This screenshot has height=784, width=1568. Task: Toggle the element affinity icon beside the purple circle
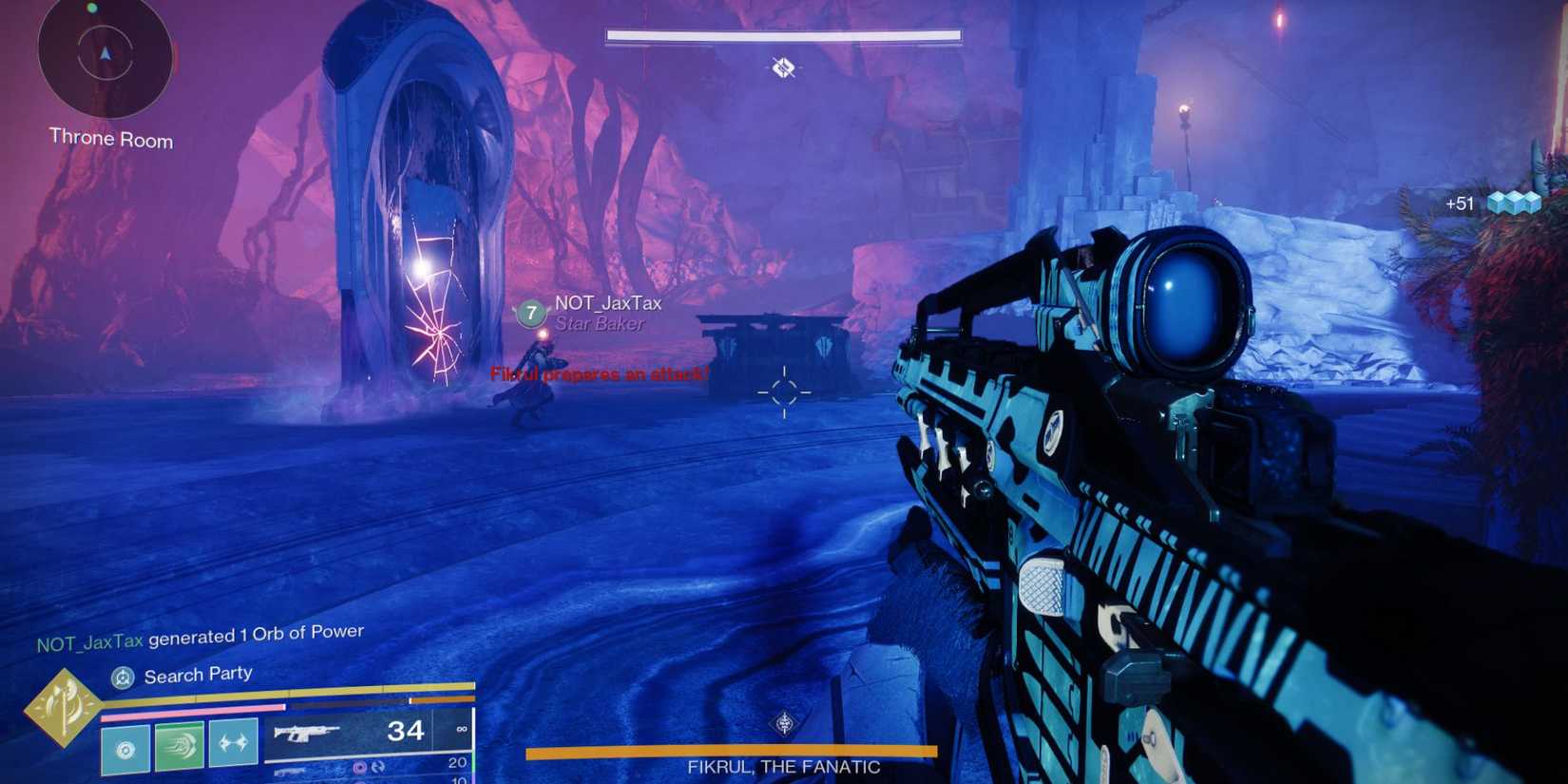tap(377, 766)
